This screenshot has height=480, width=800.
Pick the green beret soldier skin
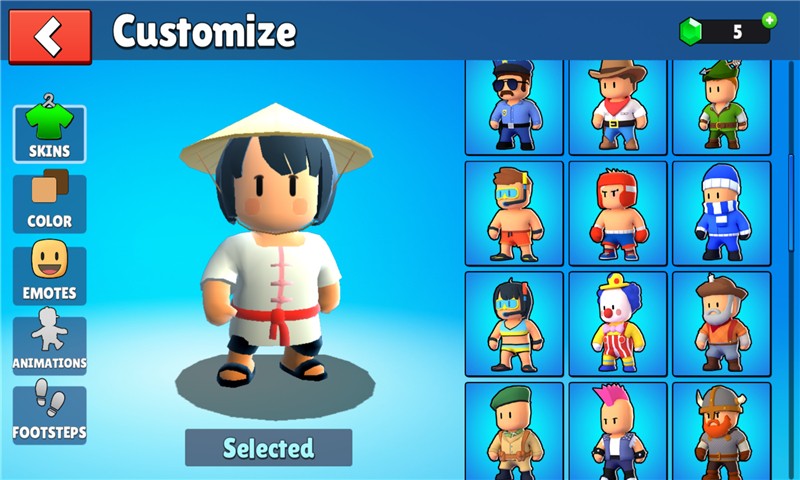click(x=515, y=432)
